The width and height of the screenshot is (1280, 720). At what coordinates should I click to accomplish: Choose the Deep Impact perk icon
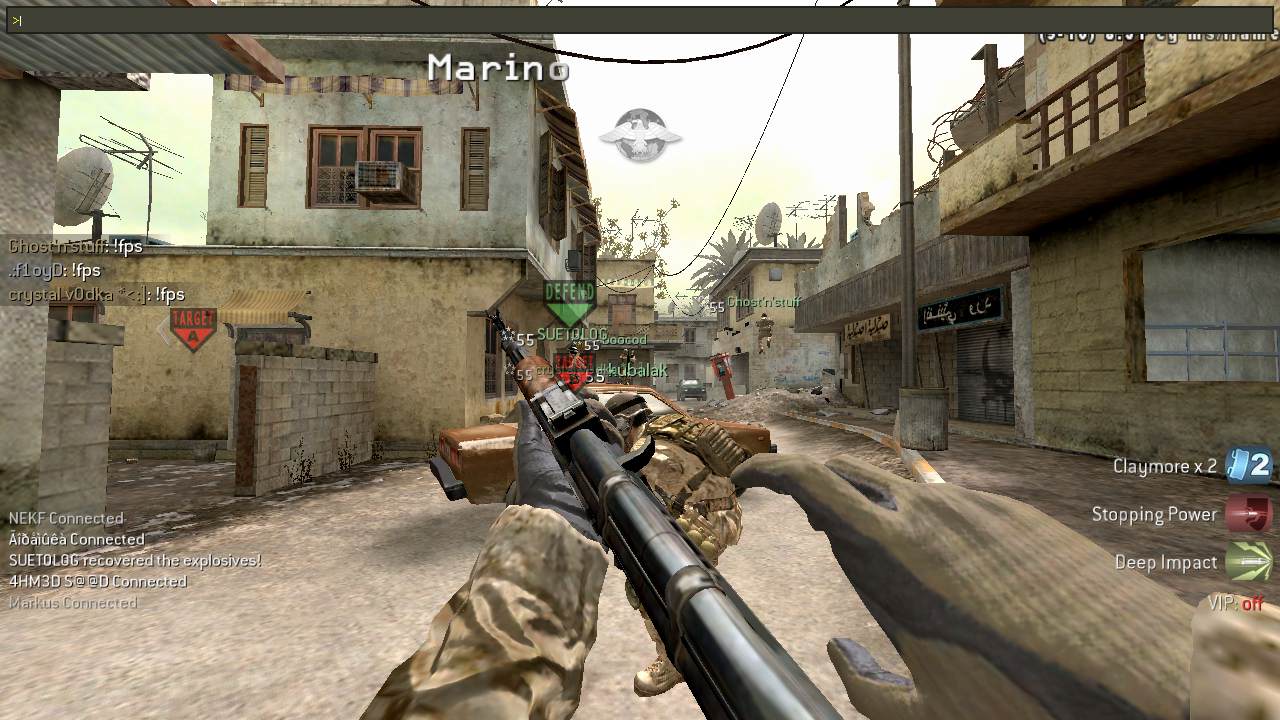(1249, 562)
